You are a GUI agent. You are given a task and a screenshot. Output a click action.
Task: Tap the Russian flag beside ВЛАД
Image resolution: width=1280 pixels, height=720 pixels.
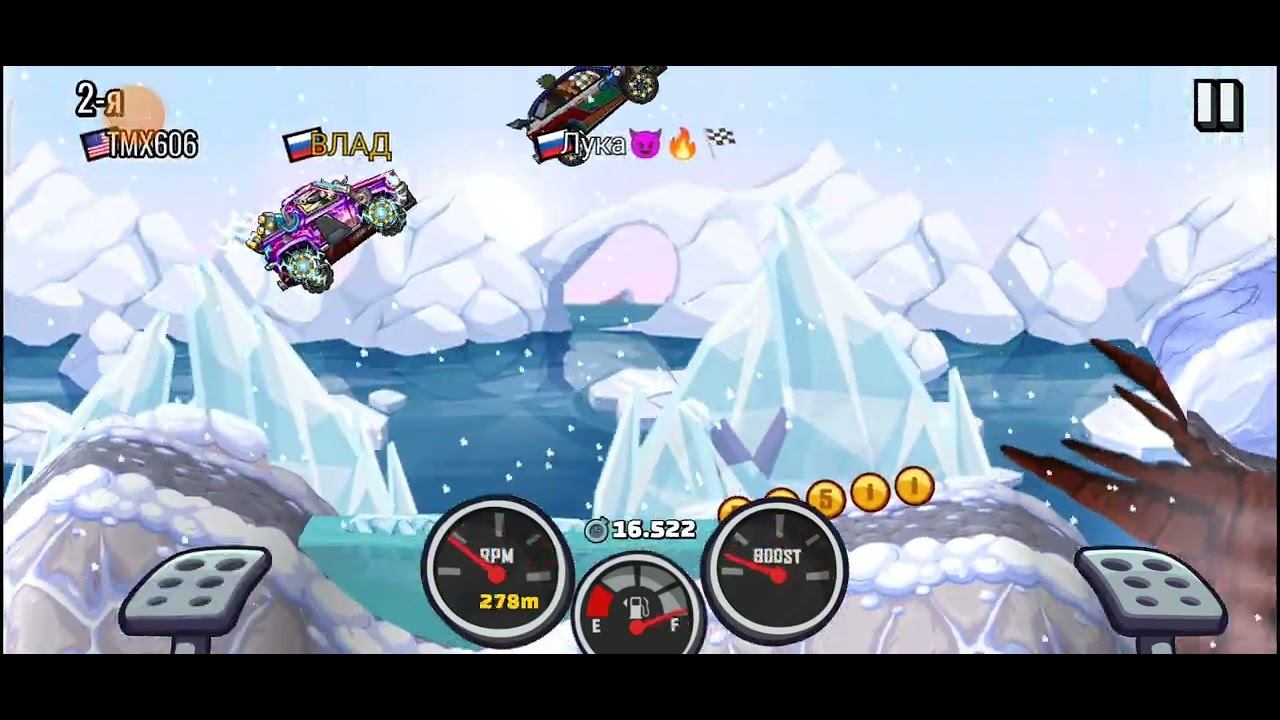coord(300,146)
